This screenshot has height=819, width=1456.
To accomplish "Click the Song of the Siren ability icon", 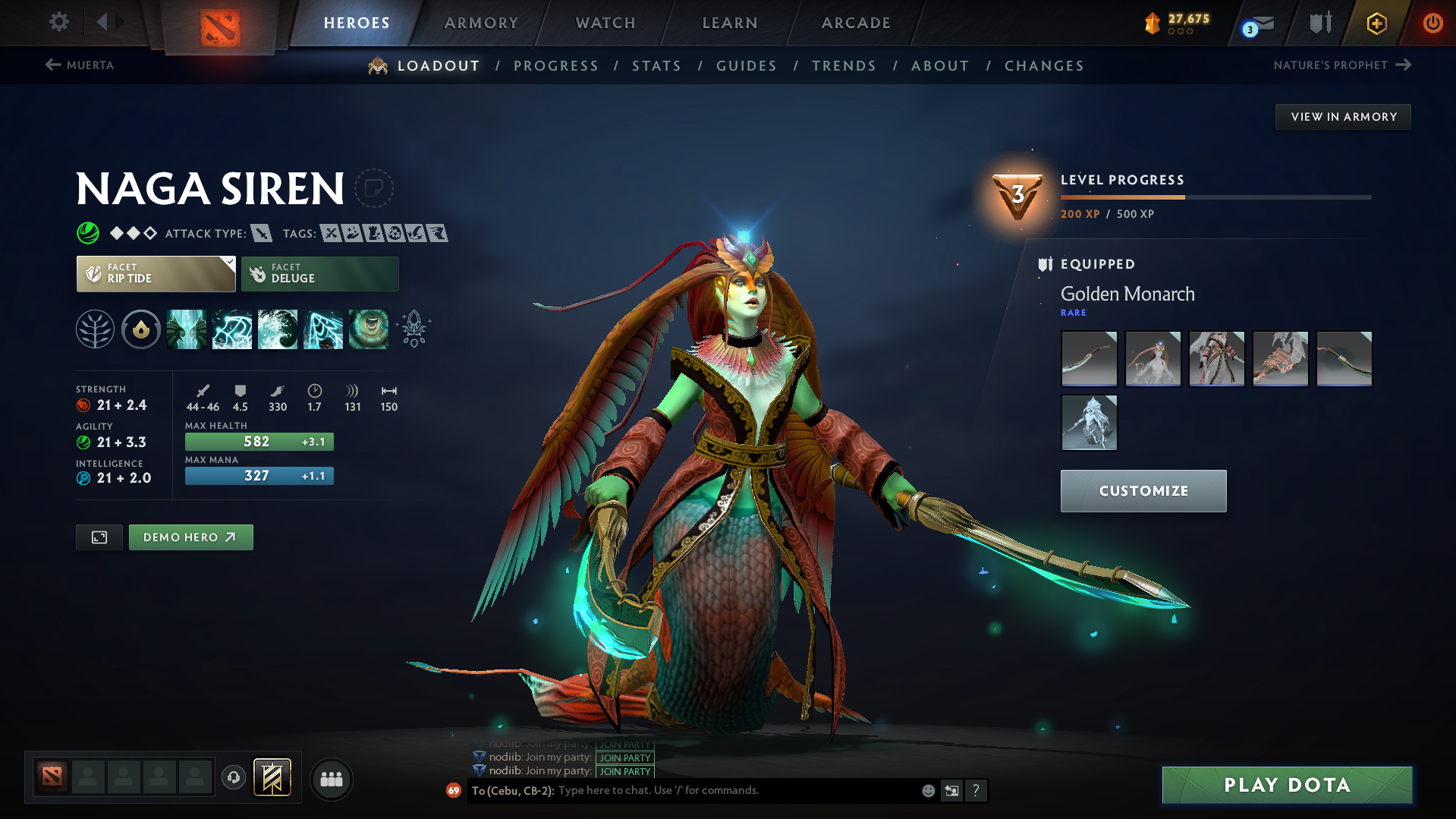I will point(368,329).
